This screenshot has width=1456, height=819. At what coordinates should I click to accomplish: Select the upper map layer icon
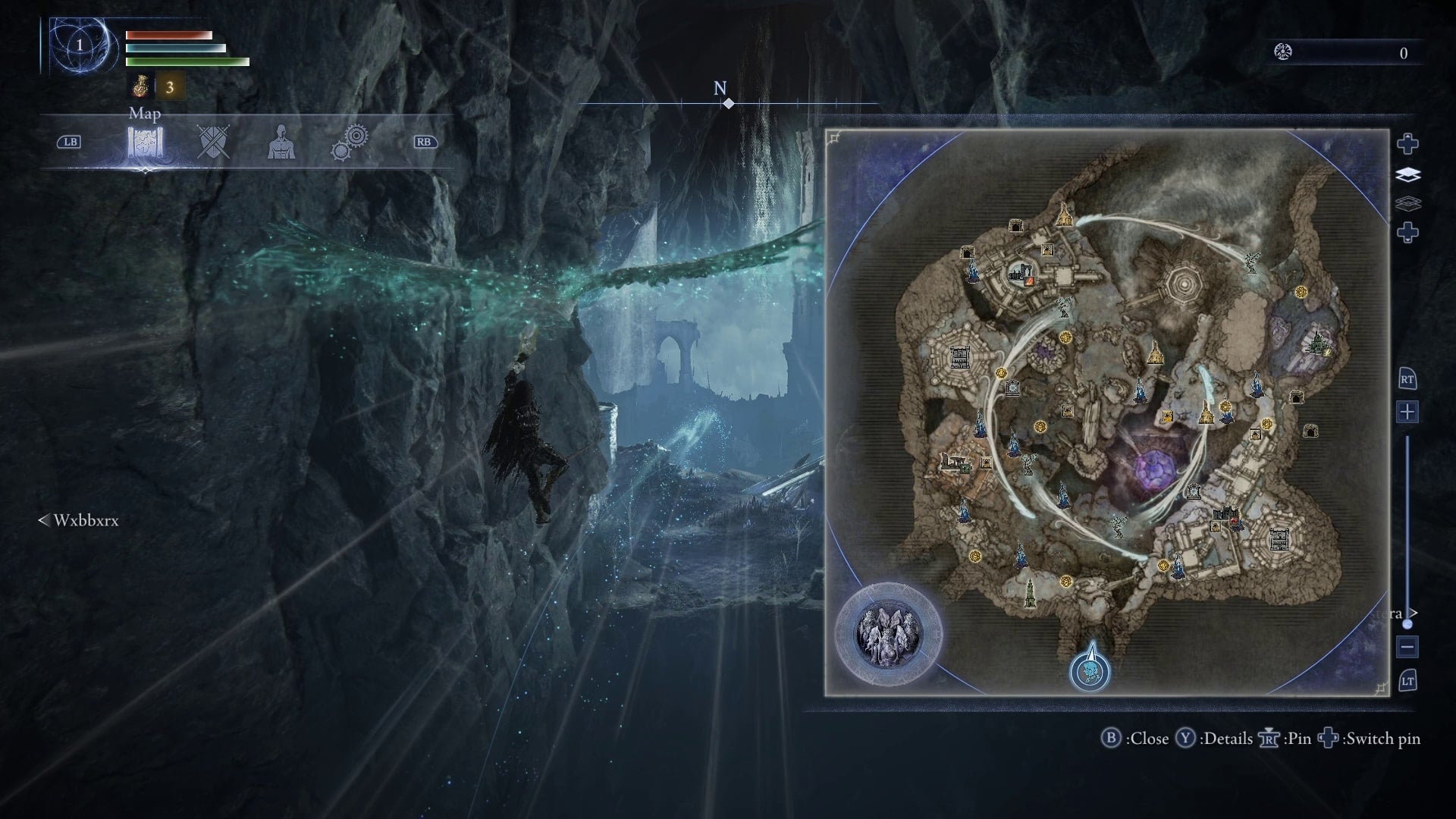[1407, 175]
